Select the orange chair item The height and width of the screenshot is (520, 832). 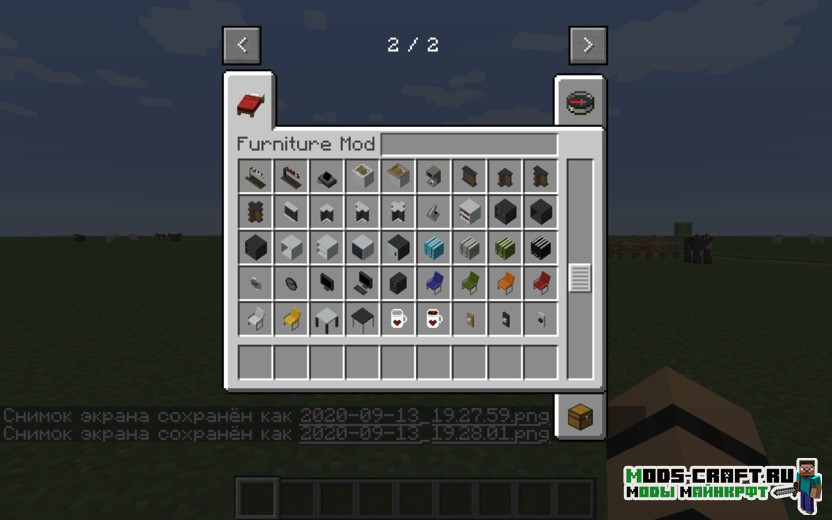[505, 283]
